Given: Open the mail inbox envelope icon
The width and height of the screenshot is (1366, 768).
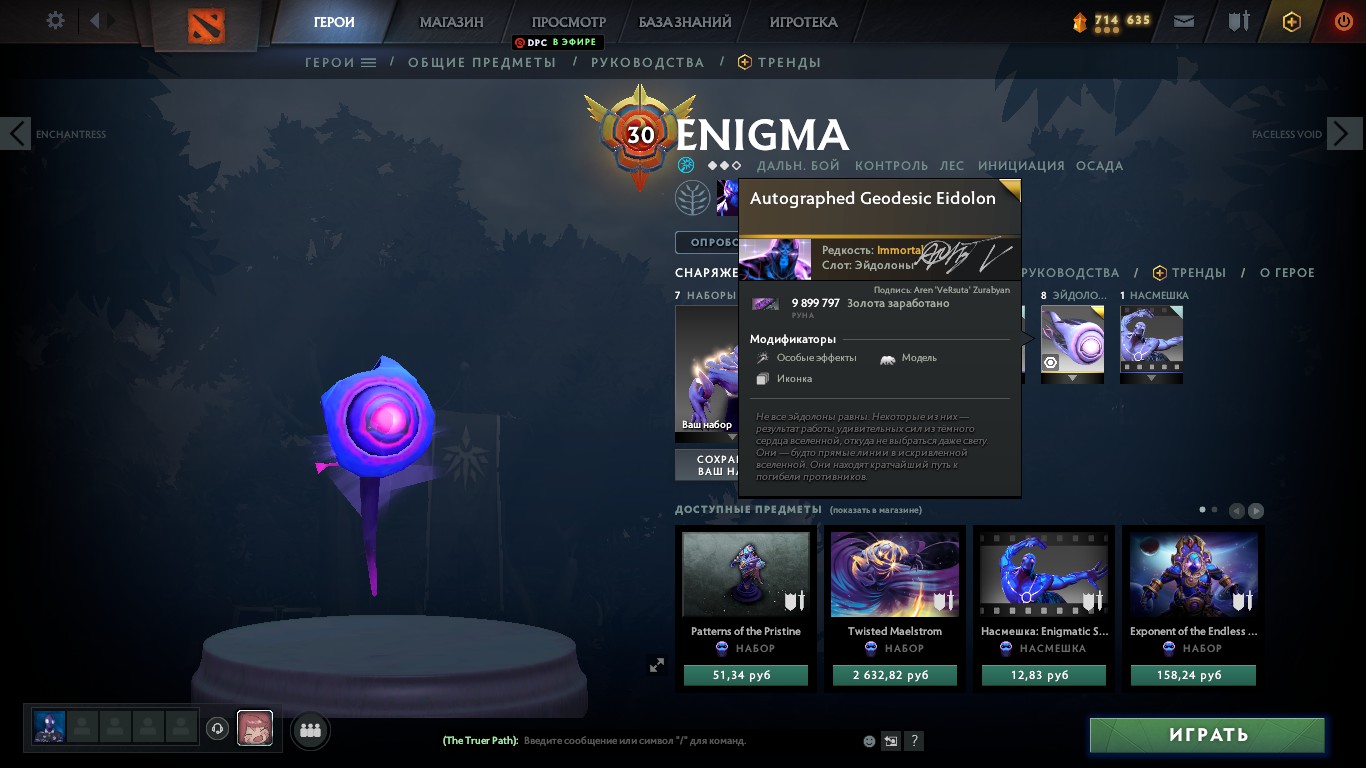Looking at the screenshot, I should pyautogui.click(x=1184, y=20).
